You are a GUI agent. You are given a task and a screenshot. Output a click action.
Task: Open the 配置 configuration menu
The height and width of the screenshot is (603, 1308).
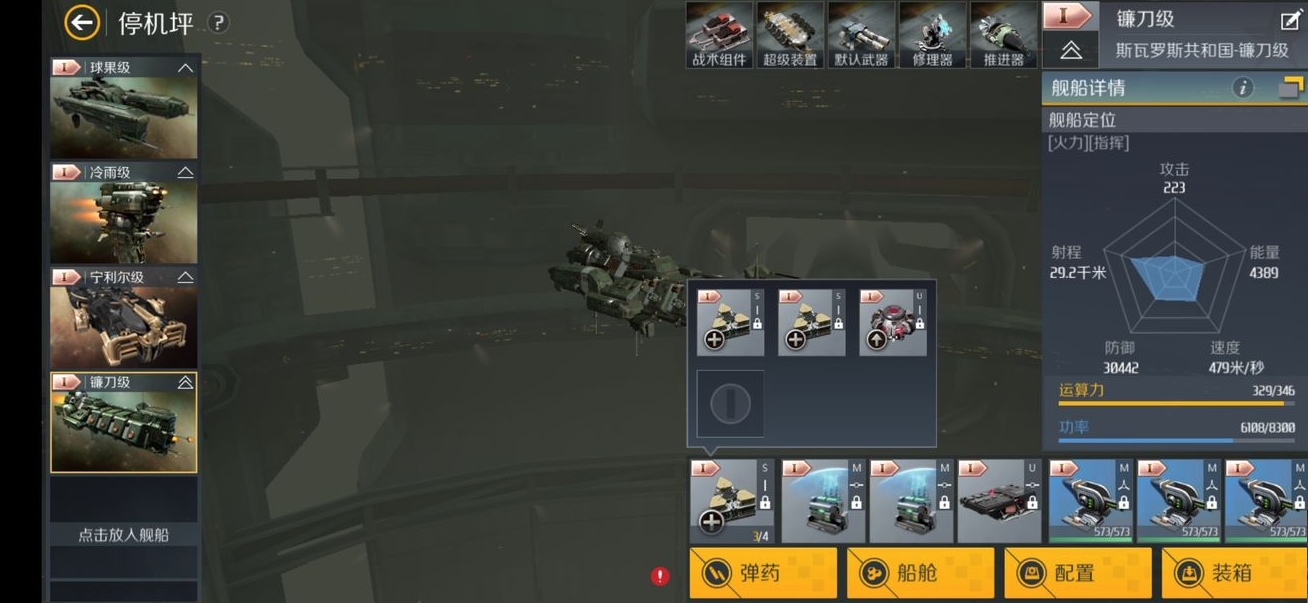pyautogui.click(x=1077, y=573)
